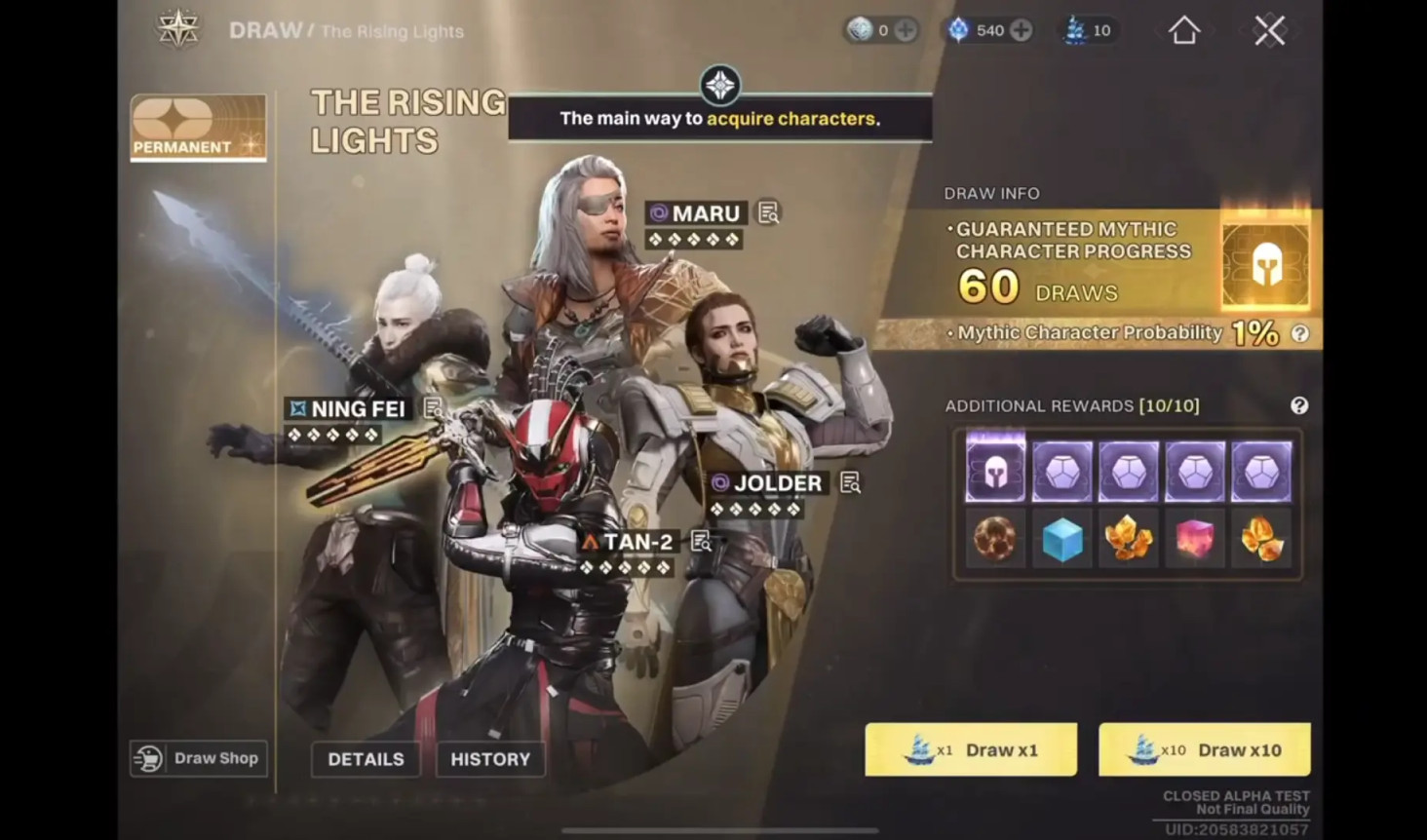Select the pink cube reward item

(x=1195, y=538)
